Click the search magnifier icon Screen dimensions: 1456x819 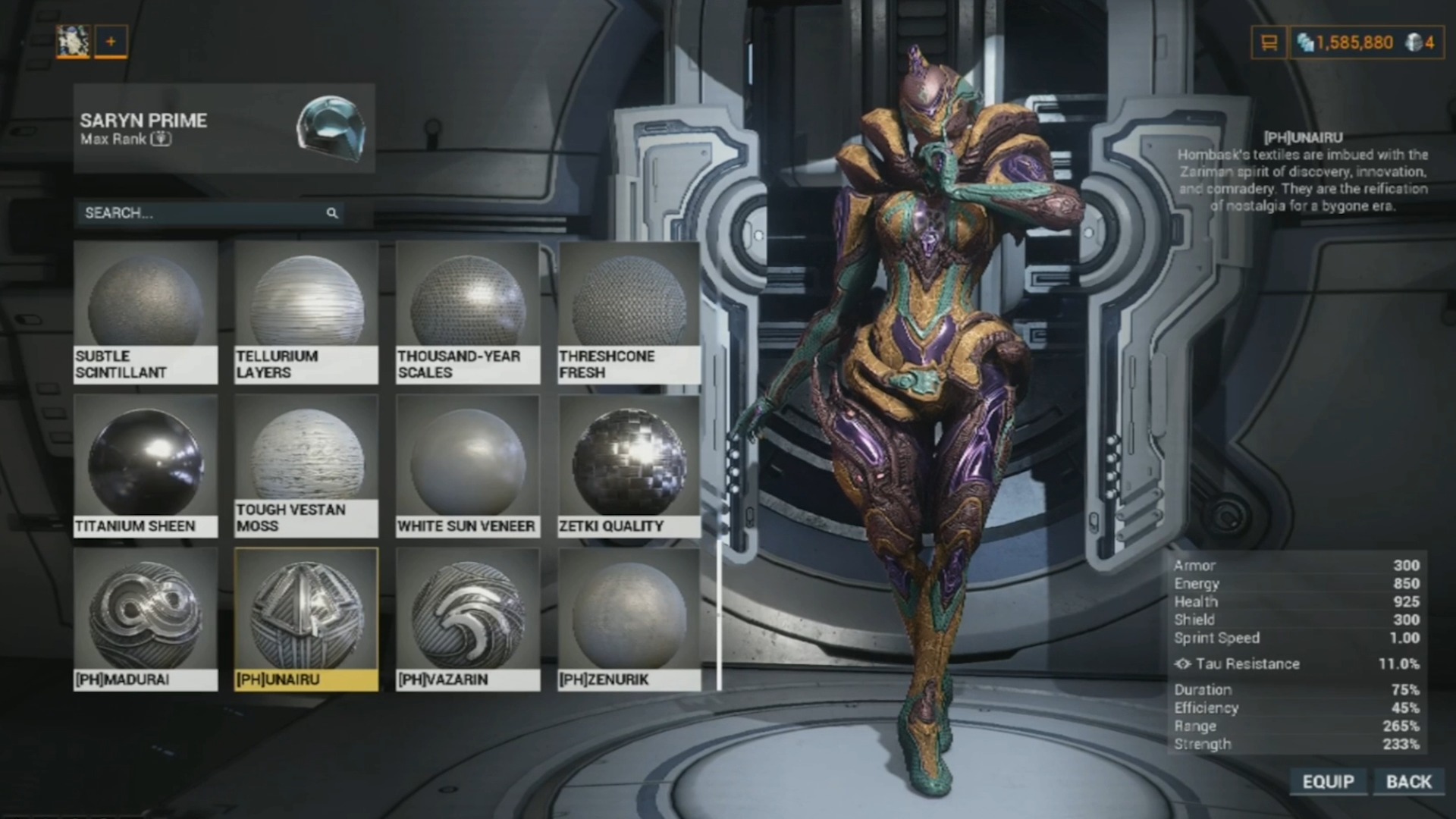[332, 214]
